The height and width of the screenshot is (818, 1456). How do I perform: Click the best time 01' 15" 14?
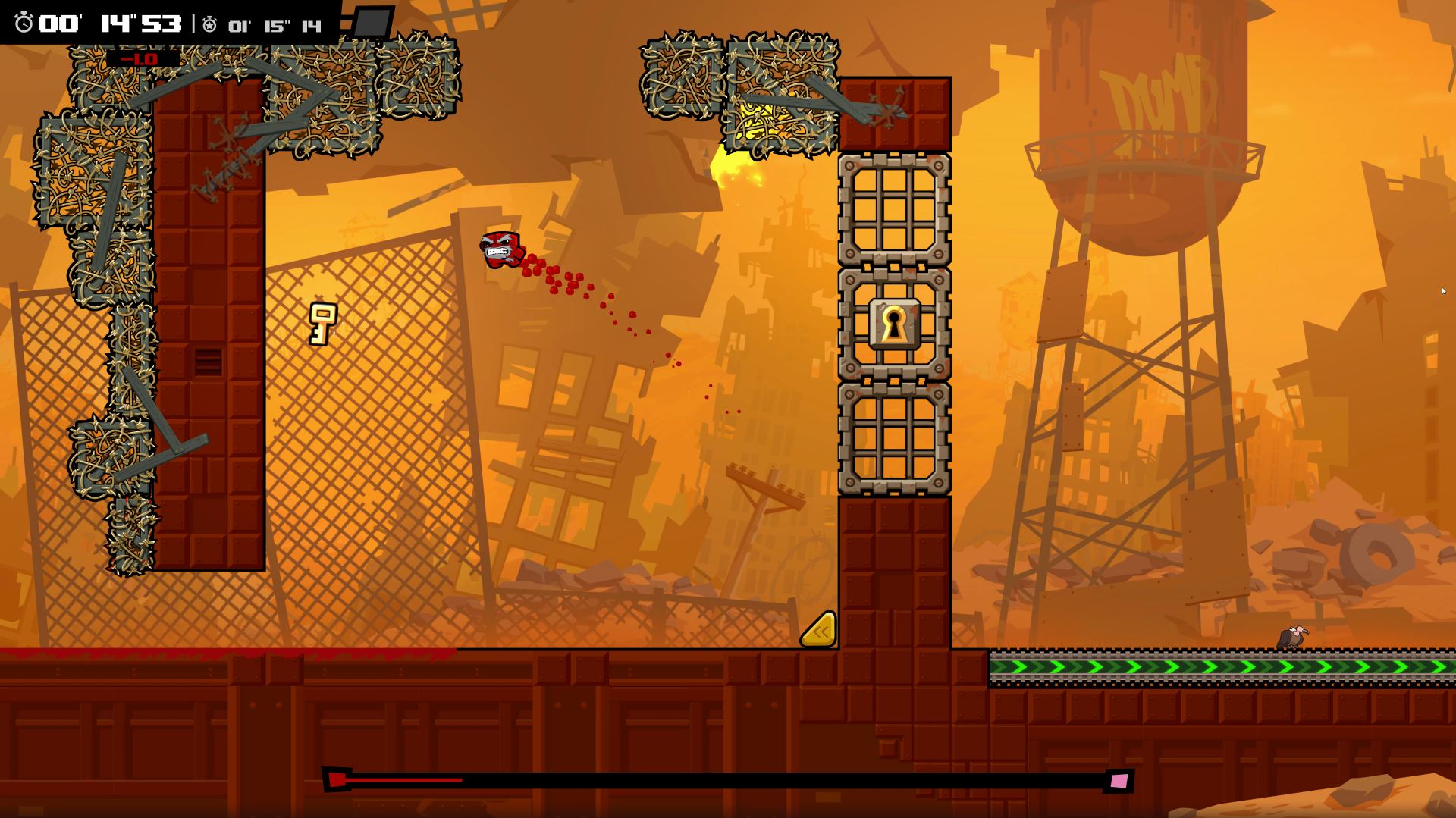tap(275, 27)
